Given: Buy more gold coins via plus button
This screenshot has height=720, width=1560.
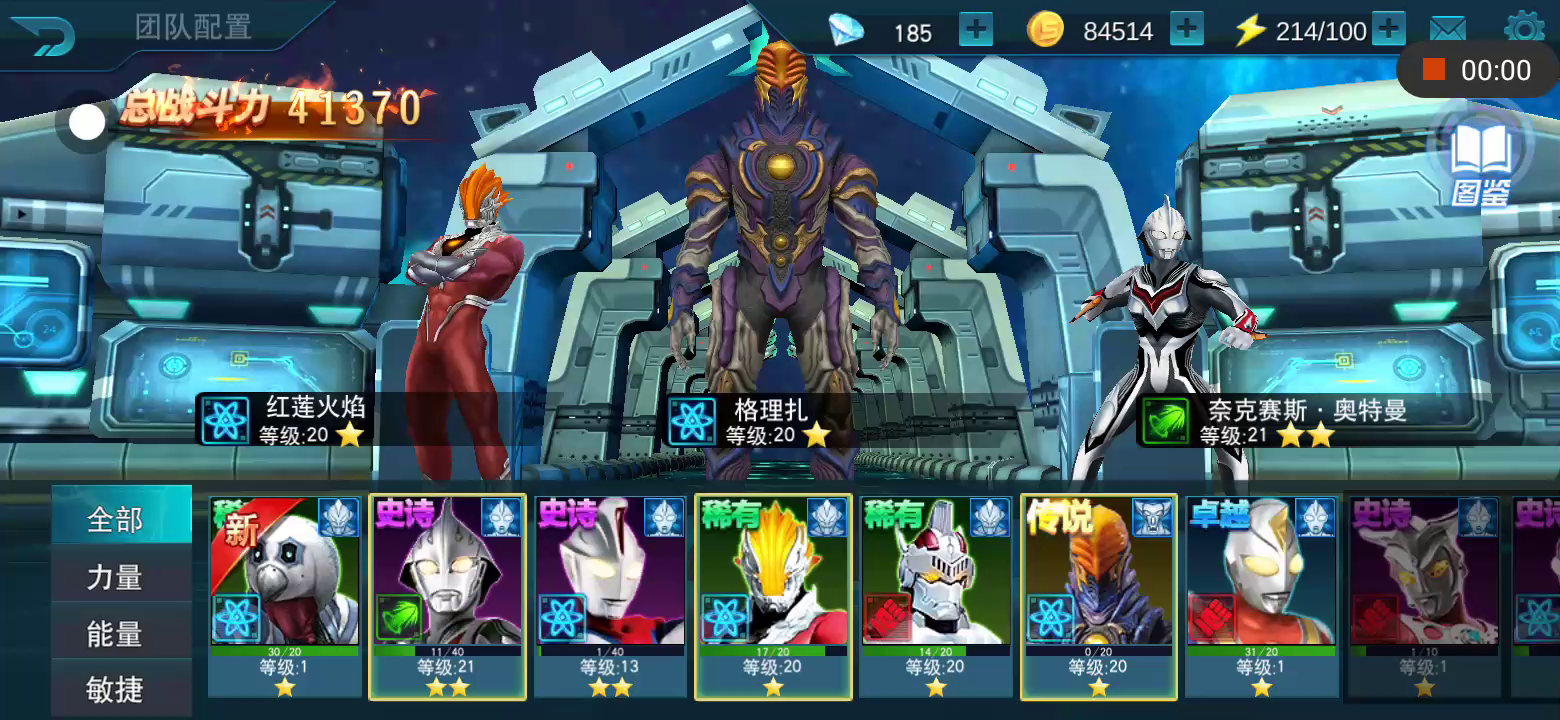Looking at the screenshot, I should point(1187,30).
